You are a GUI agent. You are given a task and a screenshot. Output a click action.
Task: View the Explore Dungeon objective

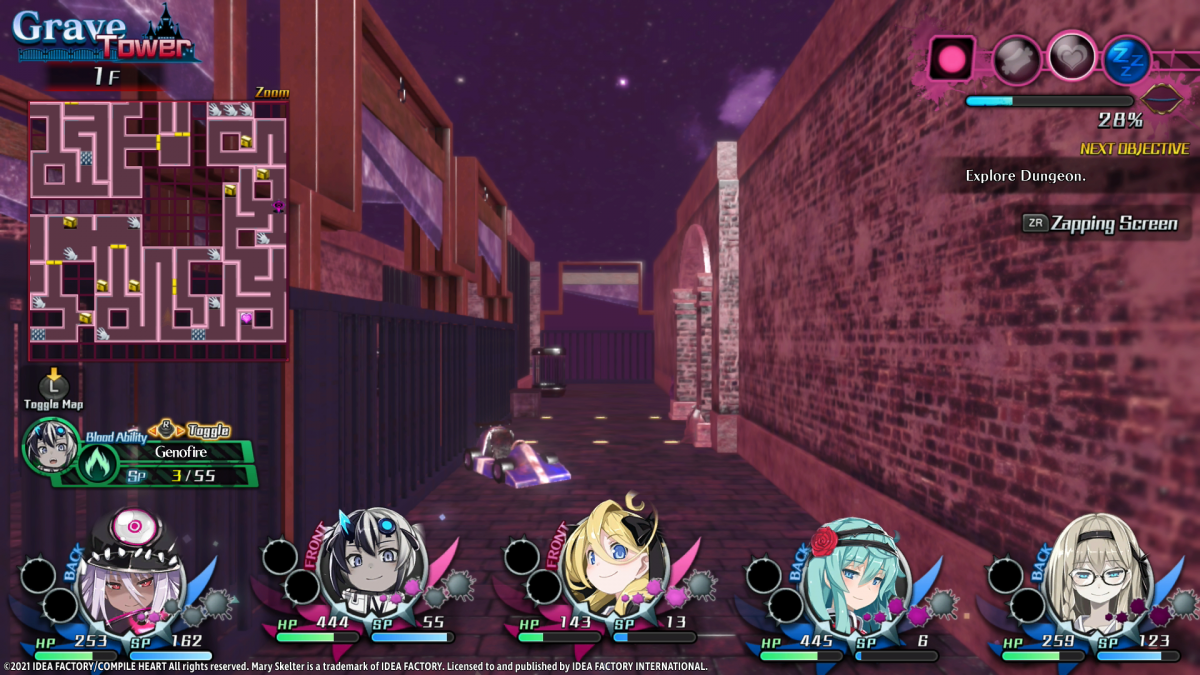pos(1026,176)
